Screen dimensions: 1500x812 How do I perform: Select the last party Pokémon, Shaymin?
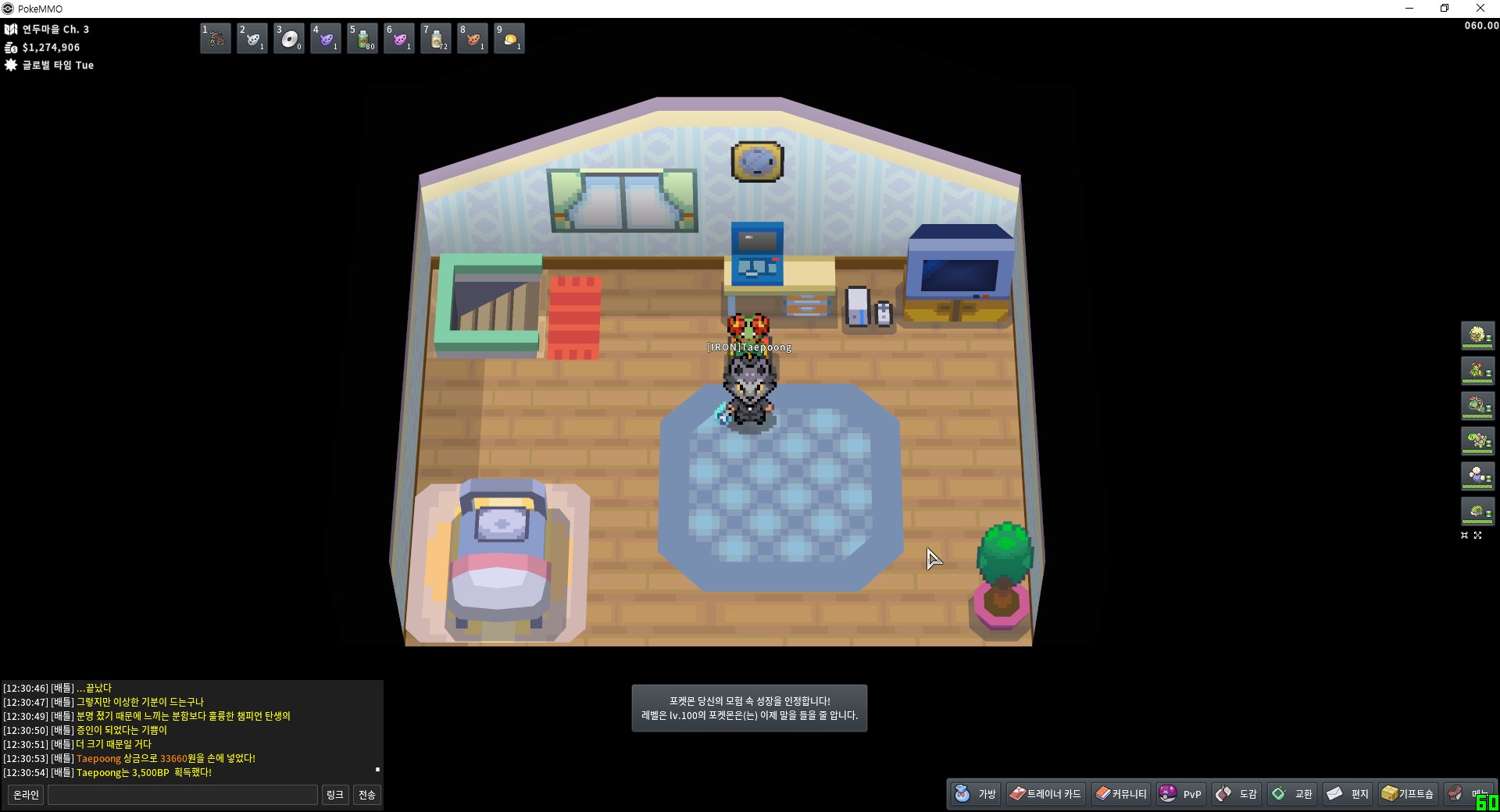(1477, 512)
